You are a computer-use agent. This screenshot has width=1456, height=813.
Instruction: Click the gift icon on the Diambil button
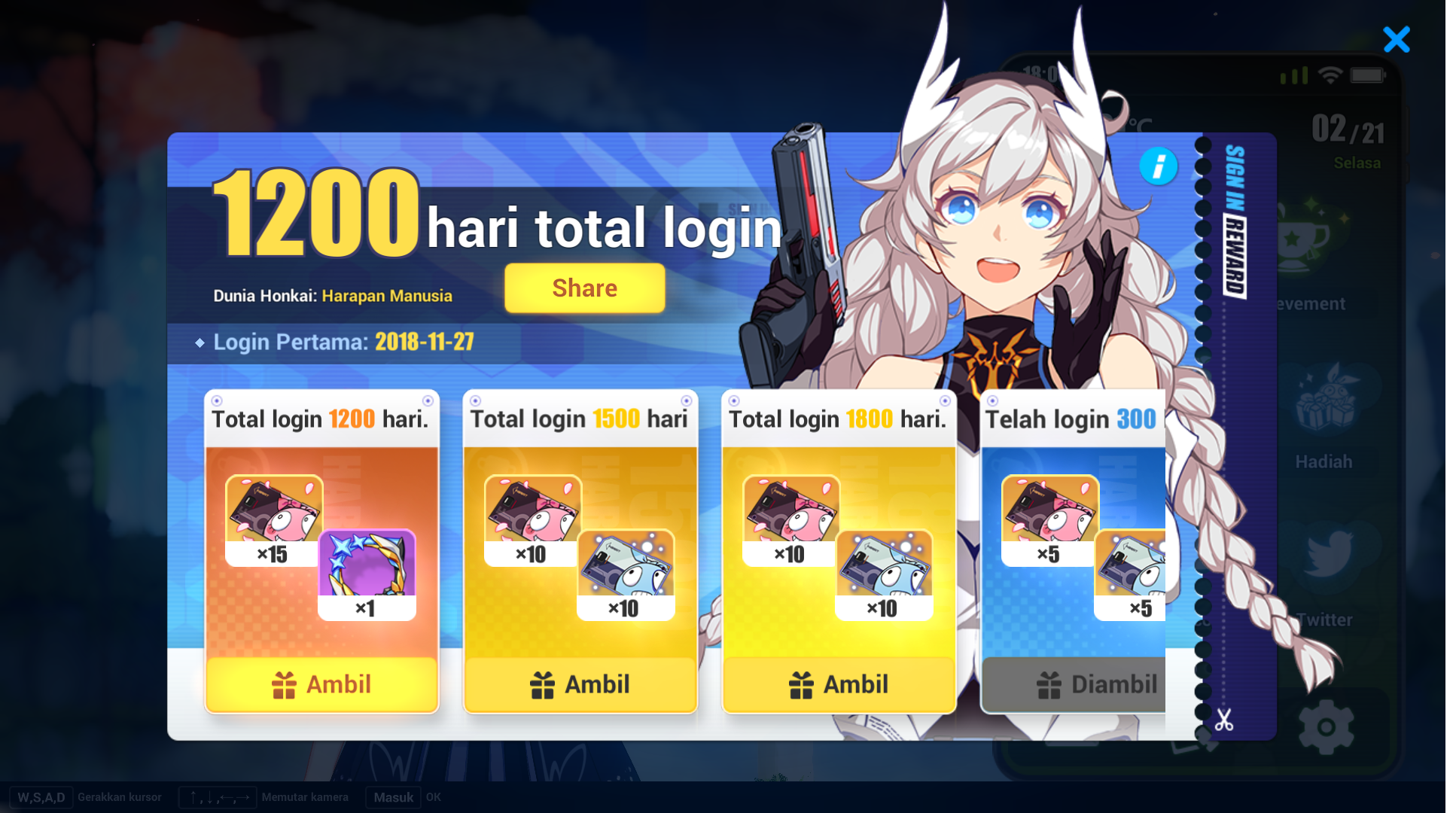(1048, 684)
